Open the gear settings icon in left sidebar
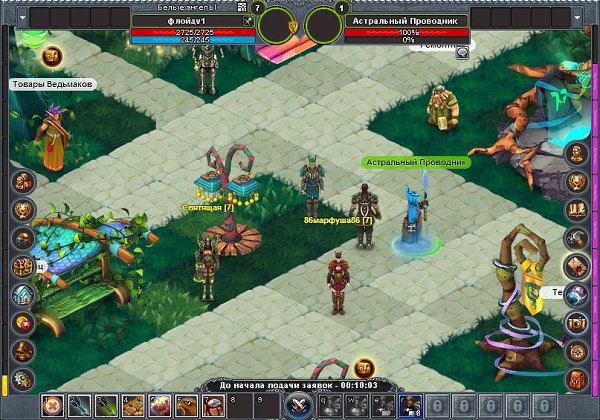 [23, 379]
